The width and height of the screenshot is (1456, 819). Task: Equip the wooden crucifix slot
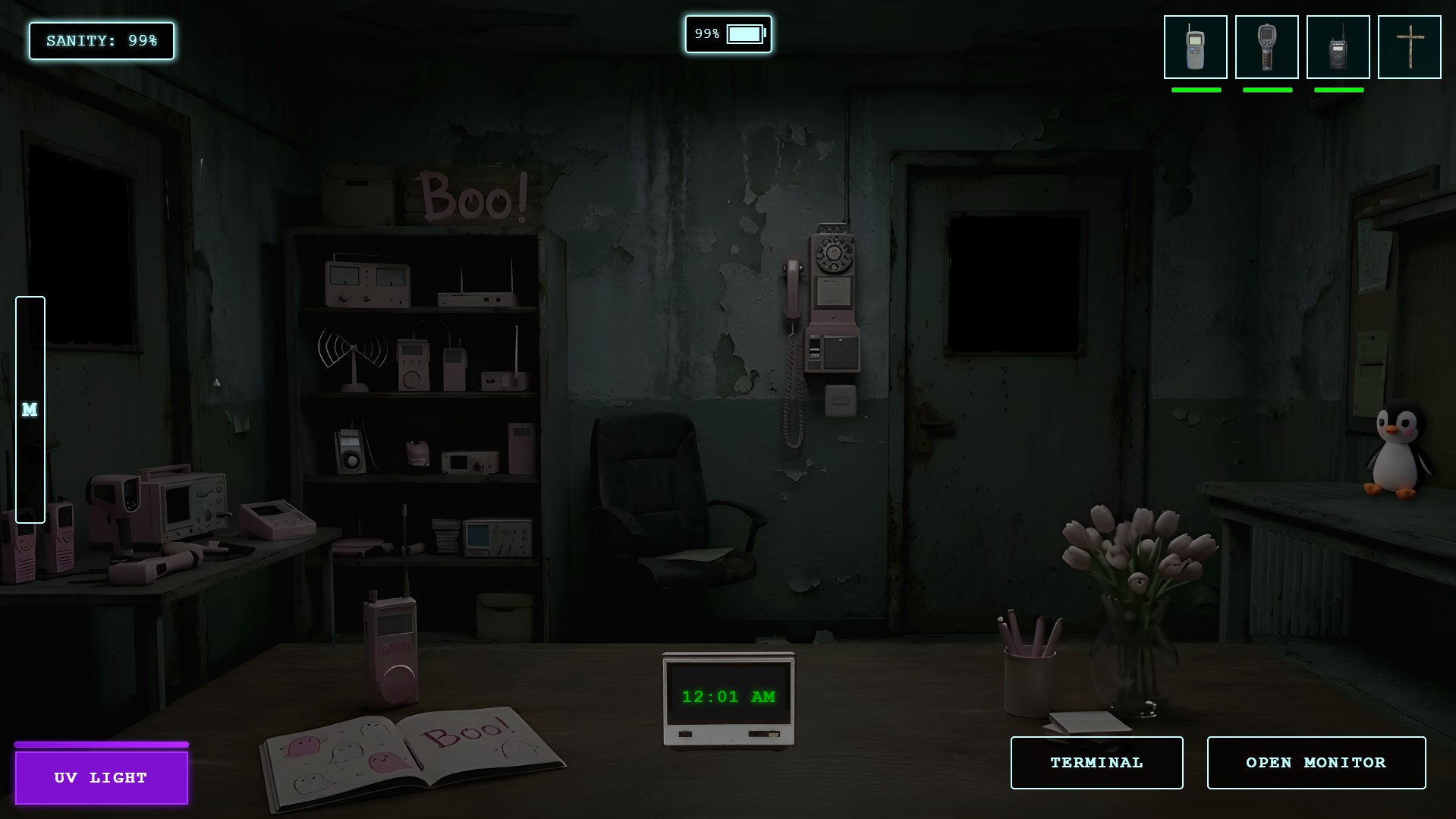pyautogui.click(x=1409, y=47)
